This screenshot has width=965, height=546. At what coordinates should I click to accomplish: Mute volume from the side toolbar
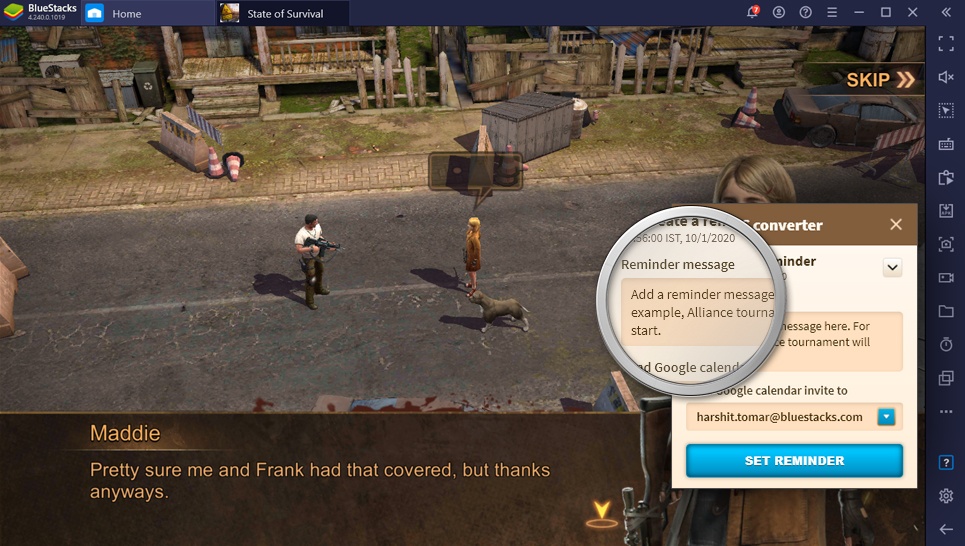coord(946,77)
